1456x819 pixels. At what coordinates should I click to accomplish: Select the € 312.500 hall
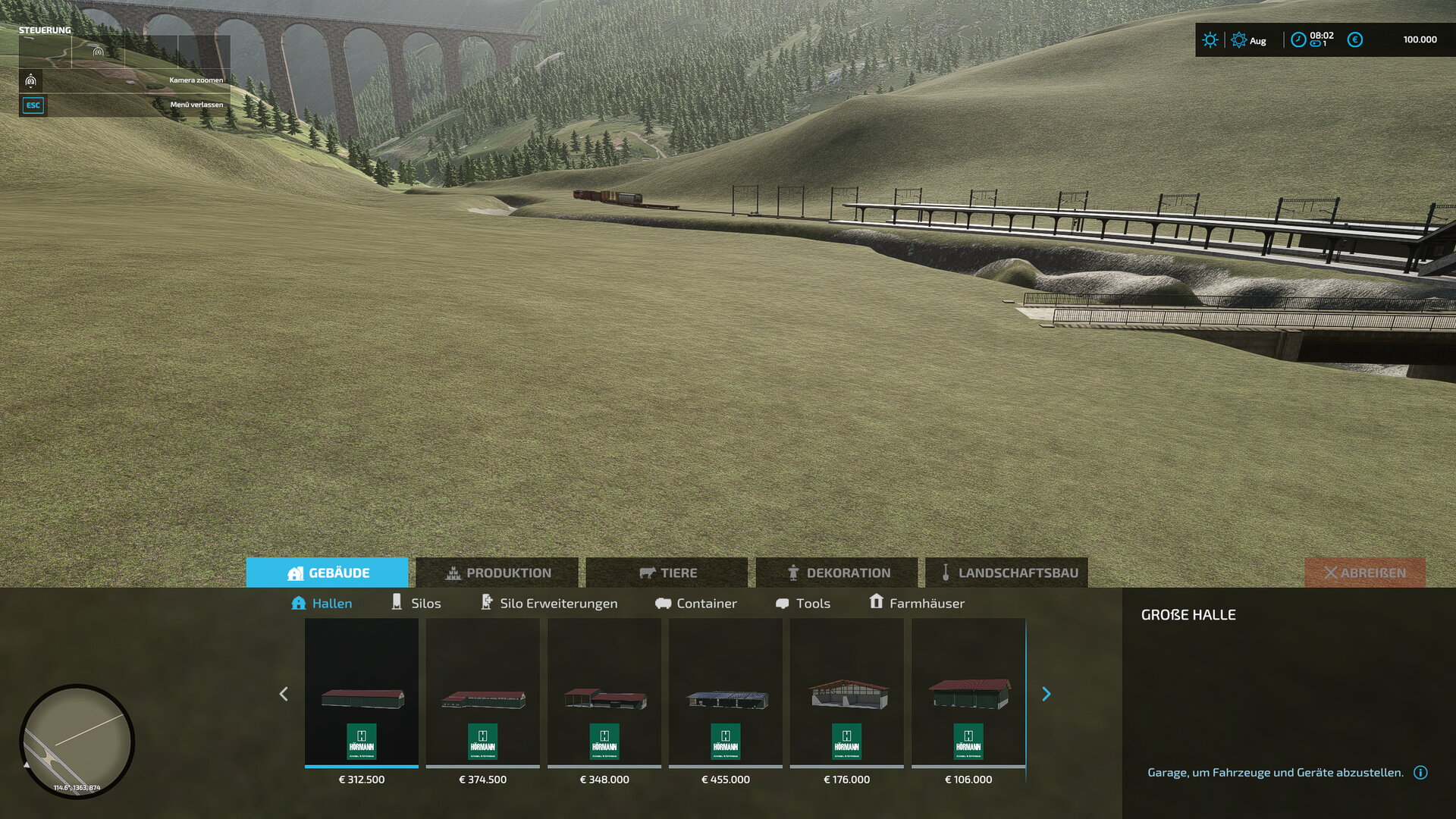coord(362,694)
